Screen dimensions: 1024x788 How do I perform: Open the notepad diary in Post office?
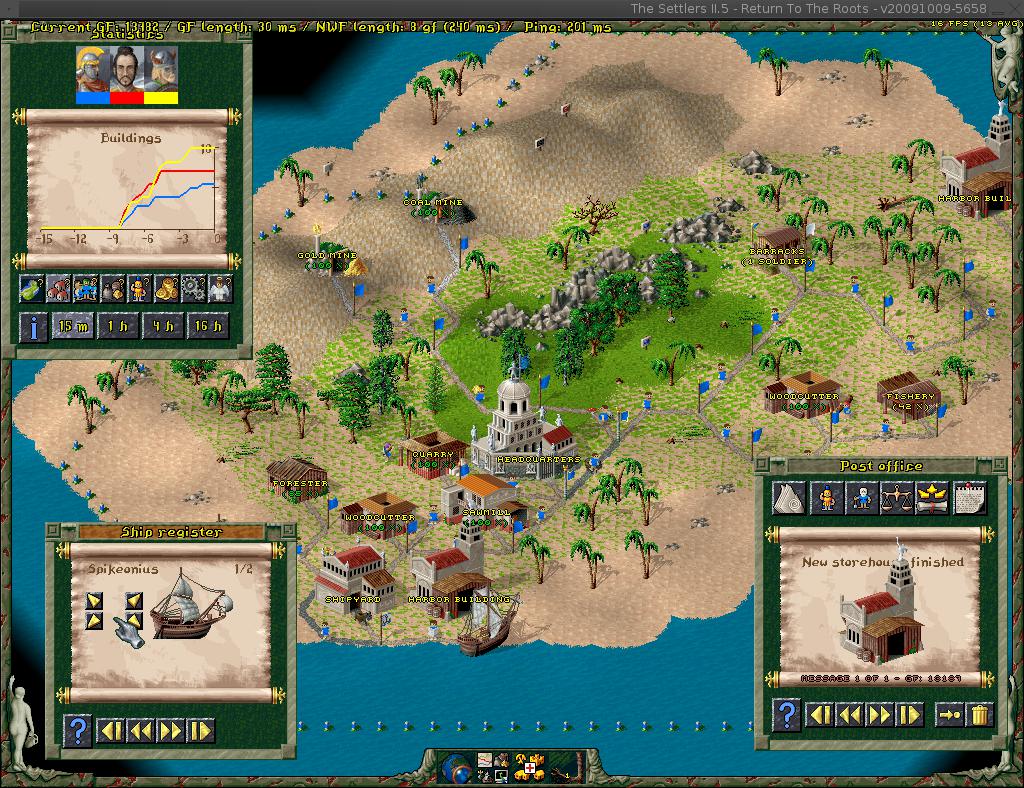pyautogui.click(x=970, y=497)
